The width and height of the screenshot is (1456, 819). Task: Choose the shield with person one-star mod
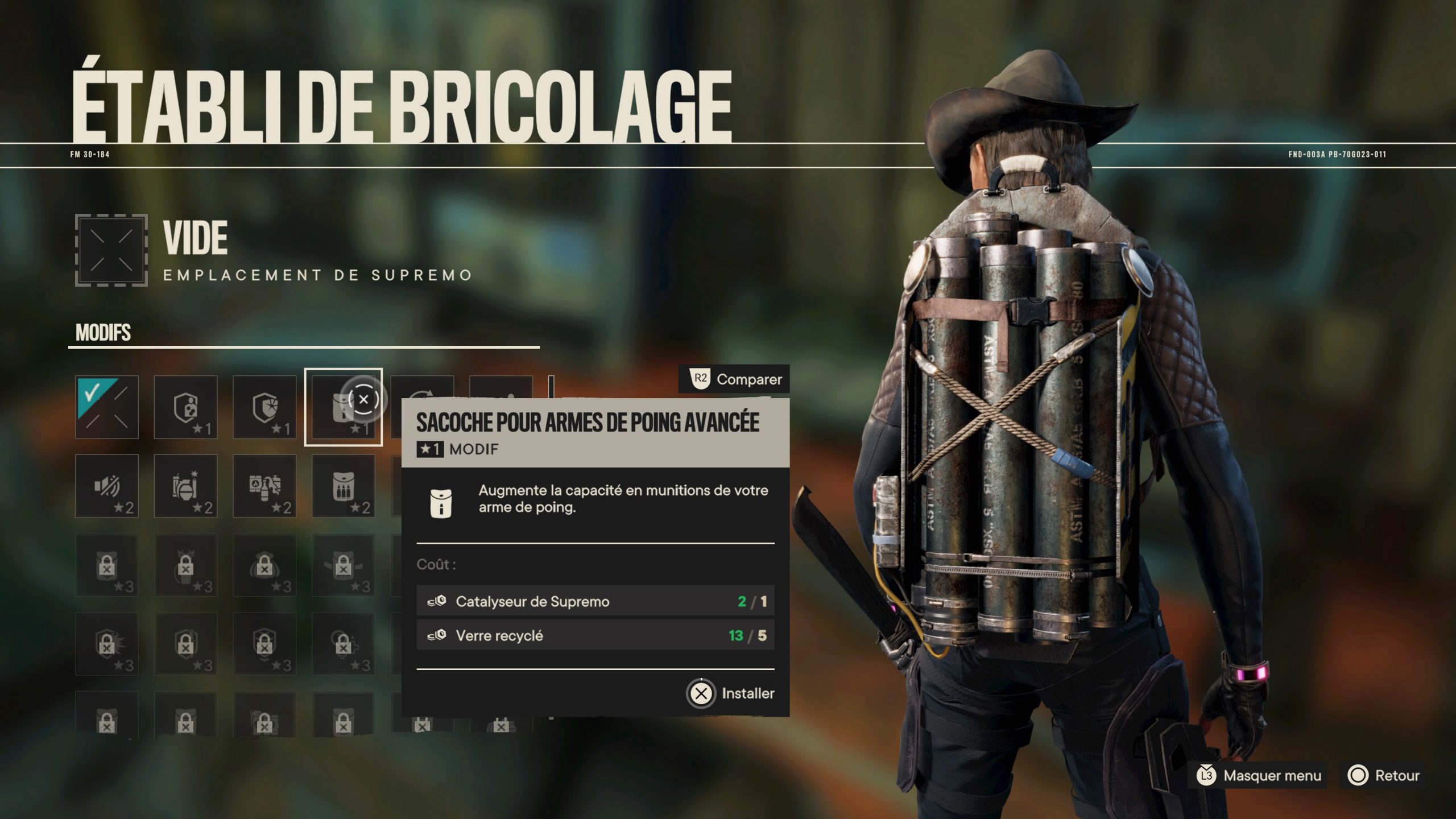click(x=186, y=407)
